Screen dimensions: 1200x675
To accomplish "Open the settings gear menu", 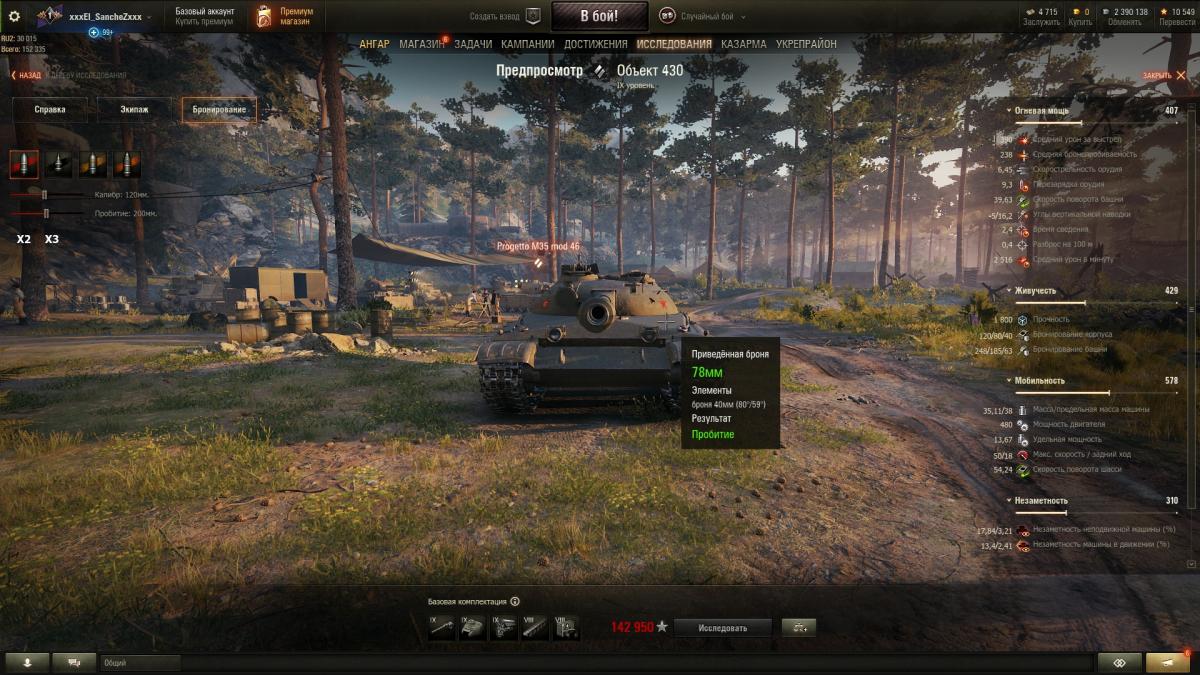I will pyautogui.click(x=14, y=16).
